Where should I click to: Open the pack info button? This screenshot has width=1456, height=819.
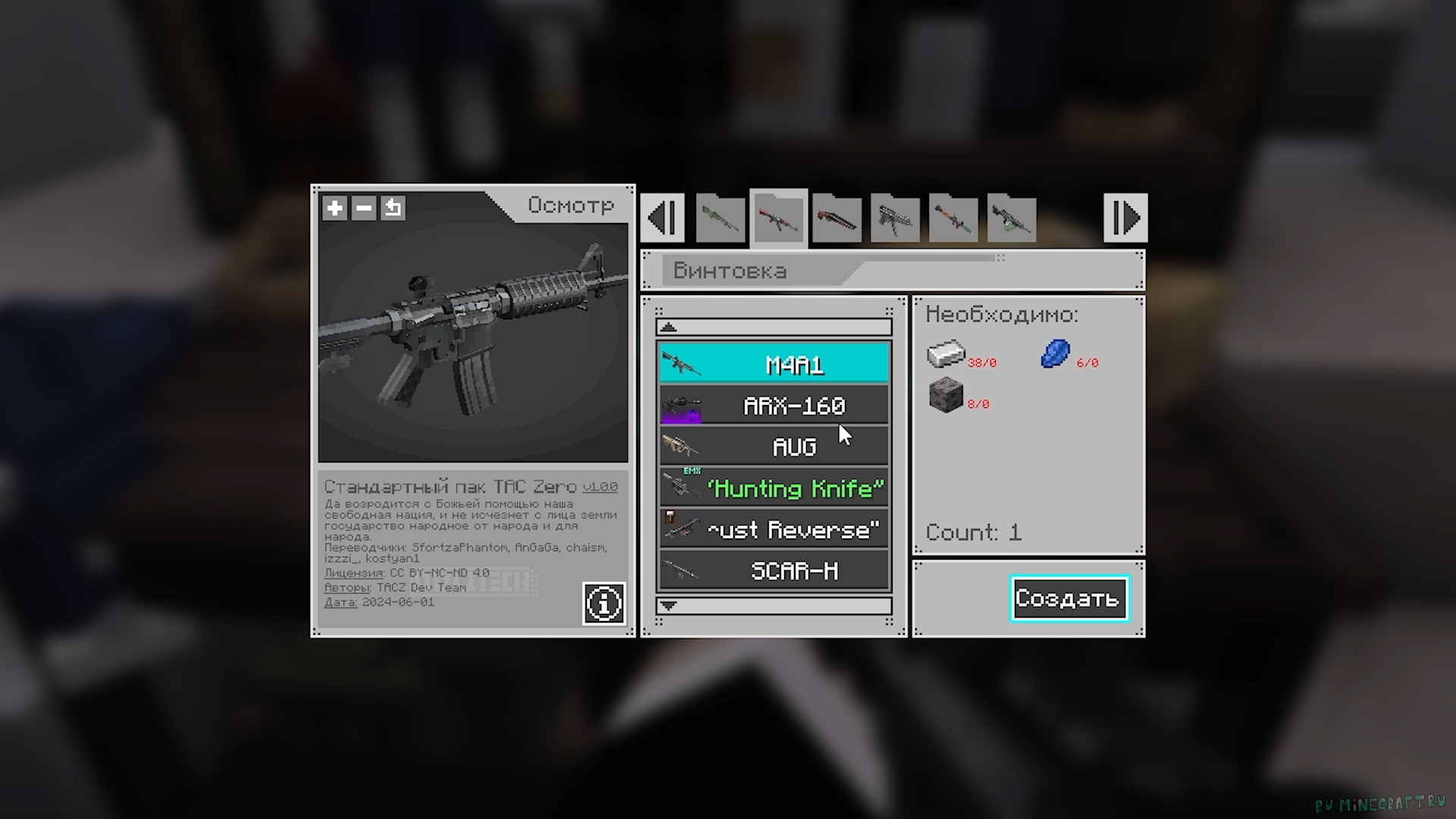(x=604, y=604)
